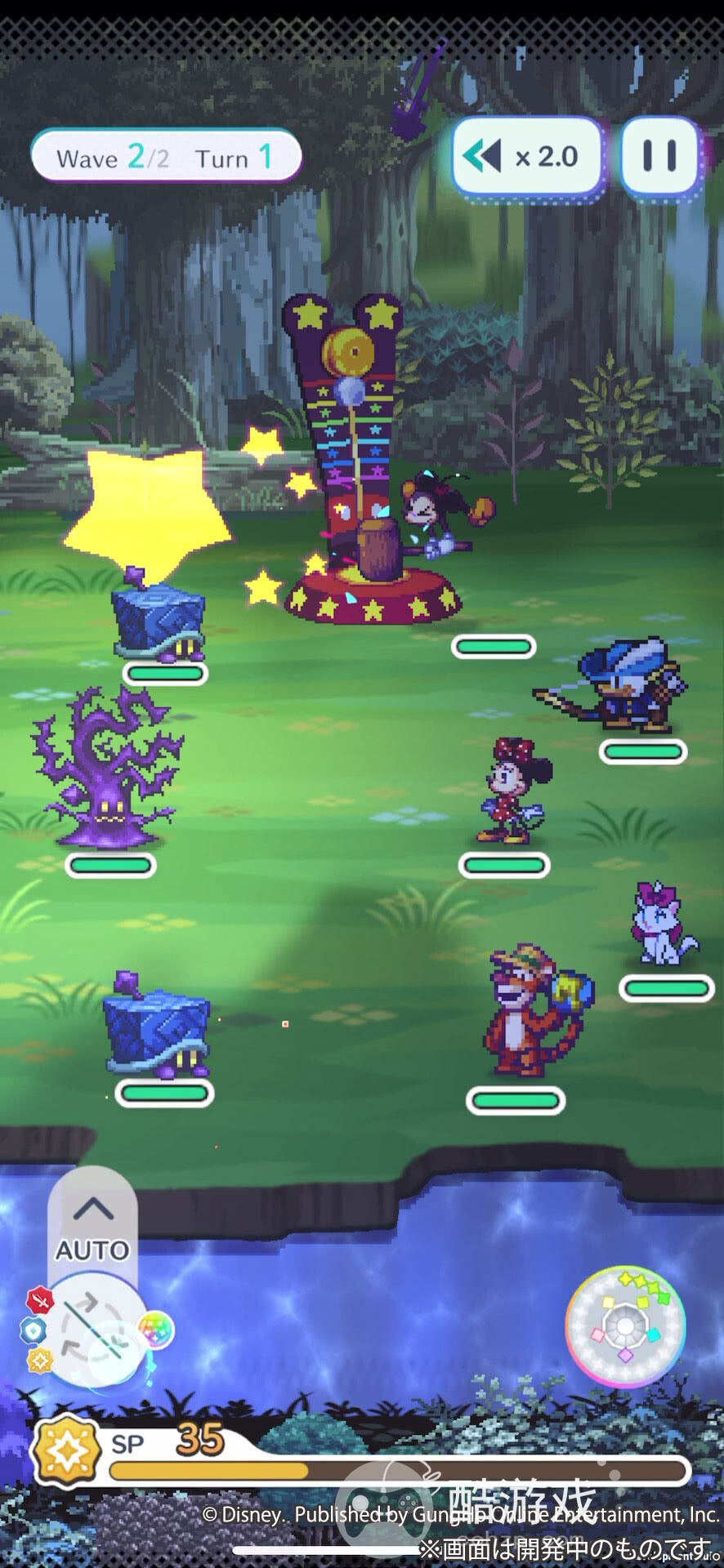Open the rainbow skill wheel
The image size is (724, 1568).
coord(625,1325)
